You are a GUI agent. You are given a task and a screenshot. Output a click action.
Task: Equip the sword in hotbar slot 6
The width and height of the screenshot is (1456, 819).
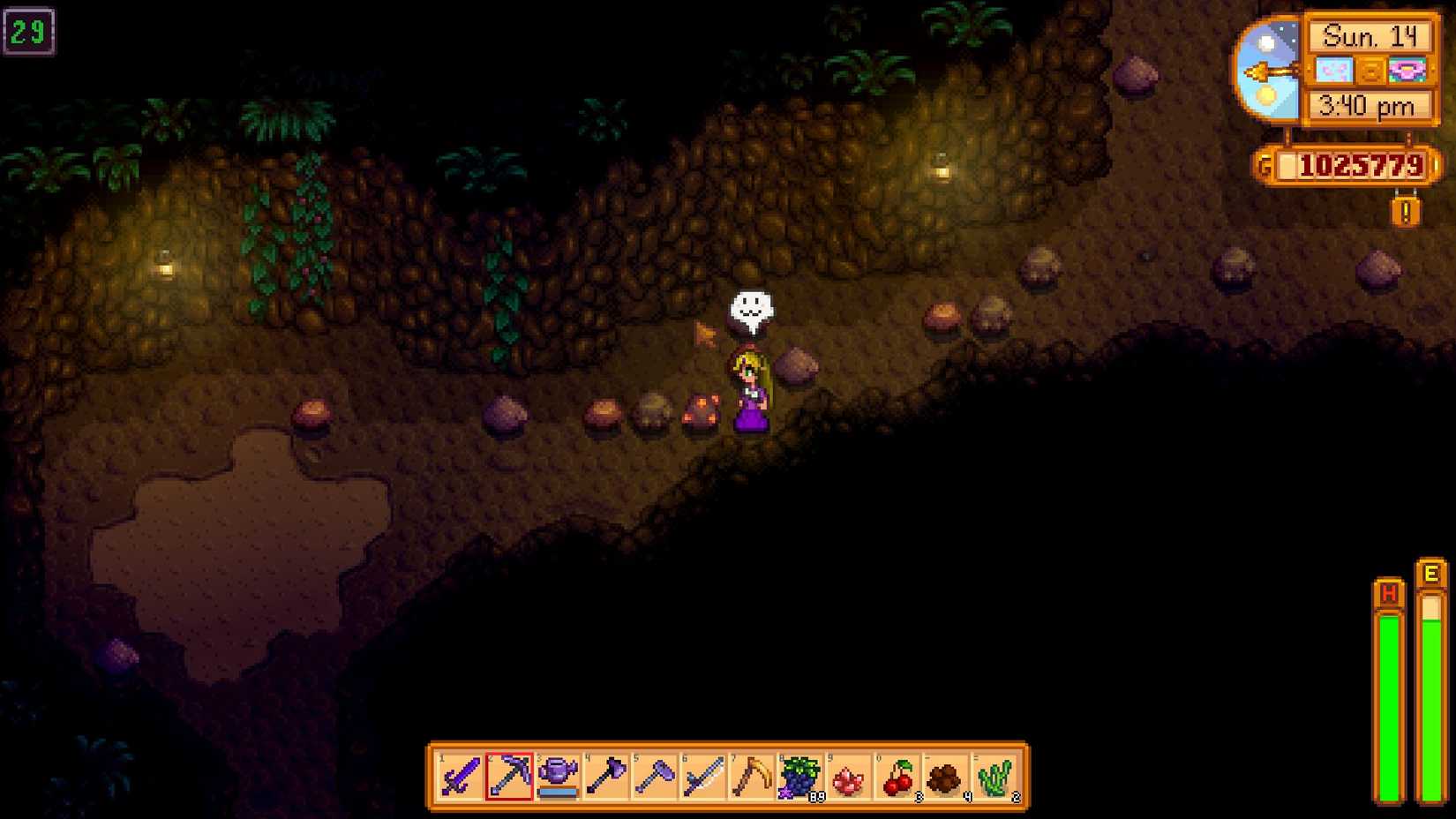pyautogui.click(x=705, y=777)
